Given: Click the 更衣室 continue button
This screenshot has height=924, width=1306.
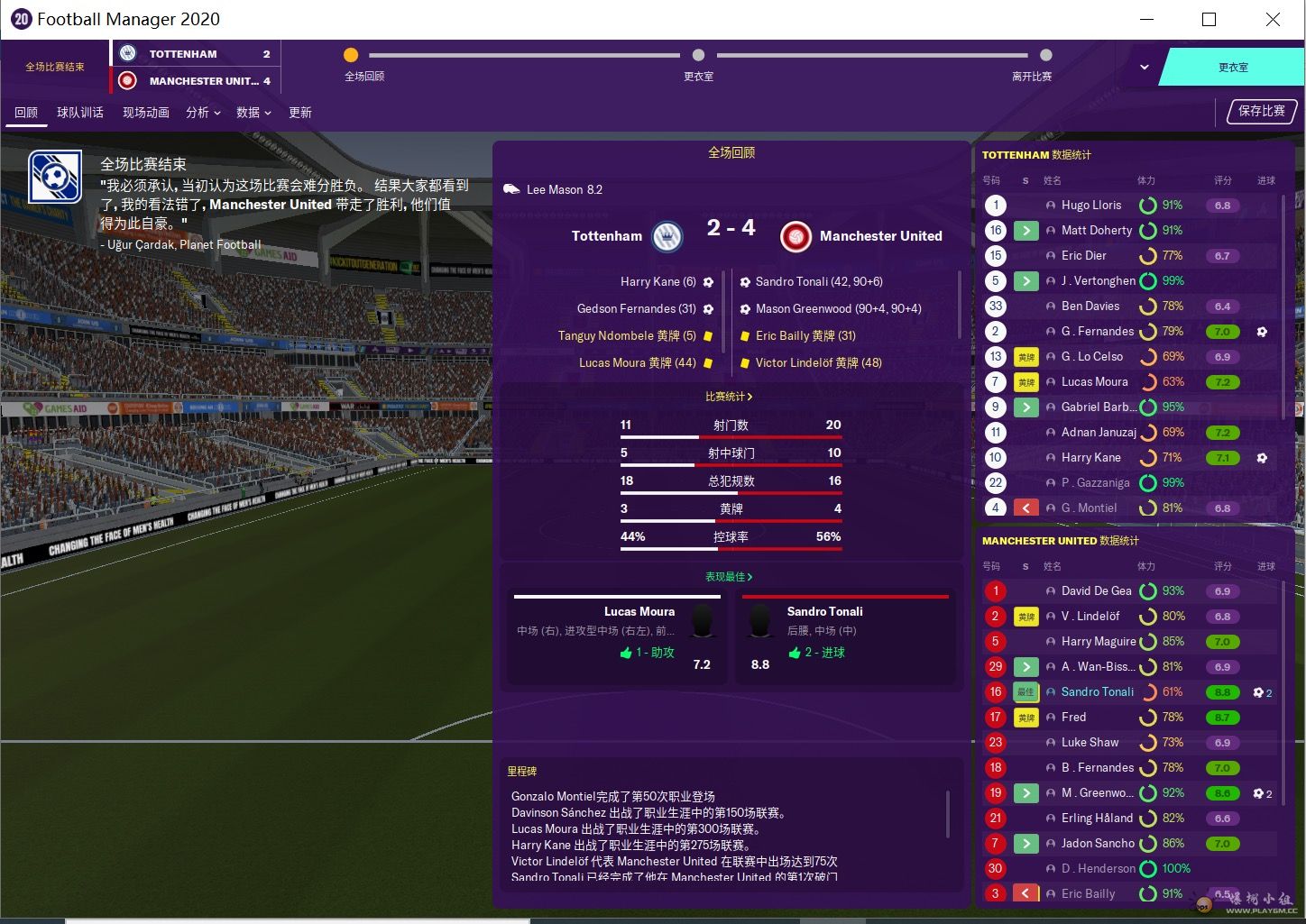Looking at the screenshot, I should (x=1232, y=68).
